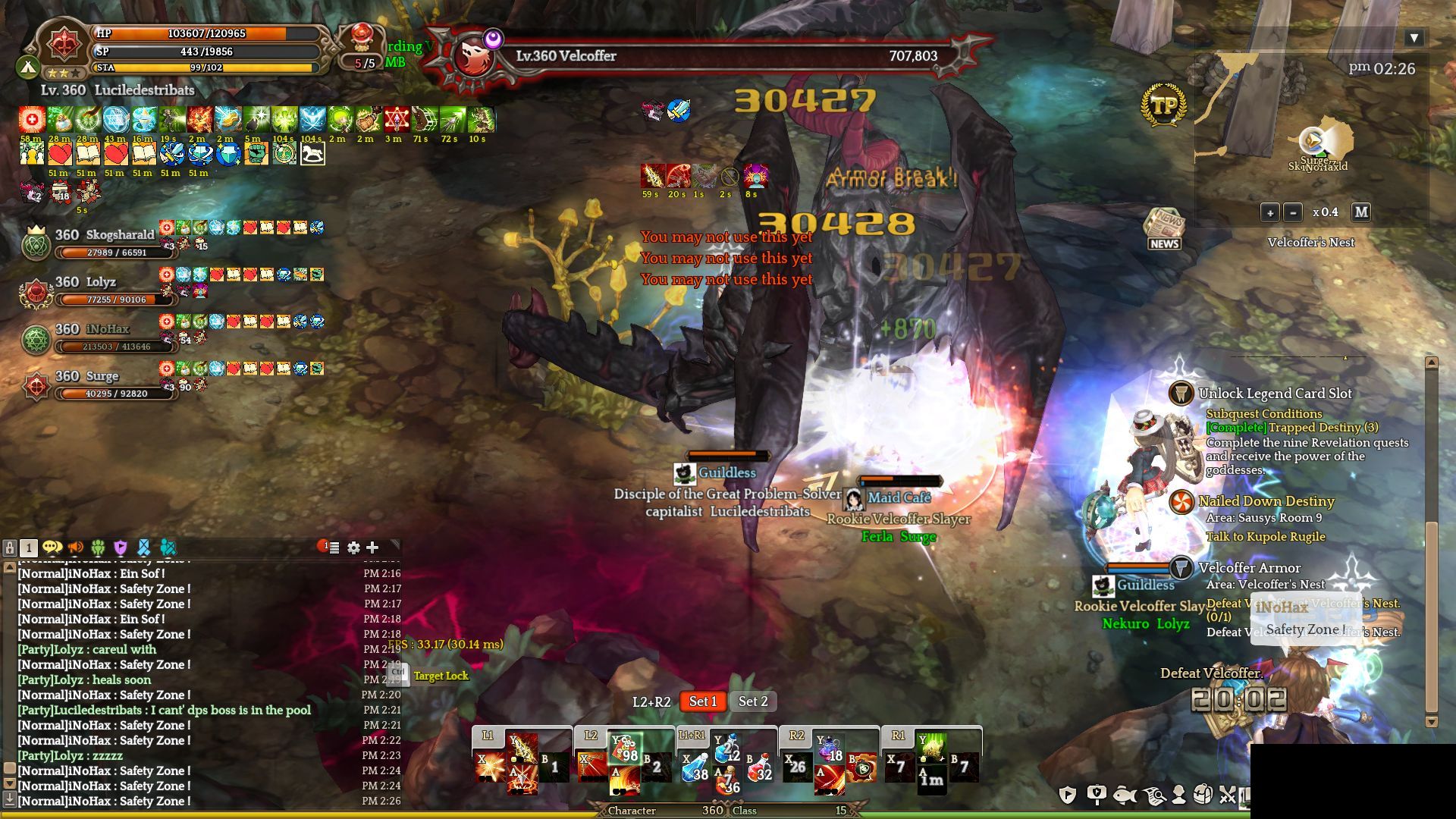Screen dimensions: 1456x819
Task: Select the Unlock Legend Card Slot quest
Action: (1275, 394)
